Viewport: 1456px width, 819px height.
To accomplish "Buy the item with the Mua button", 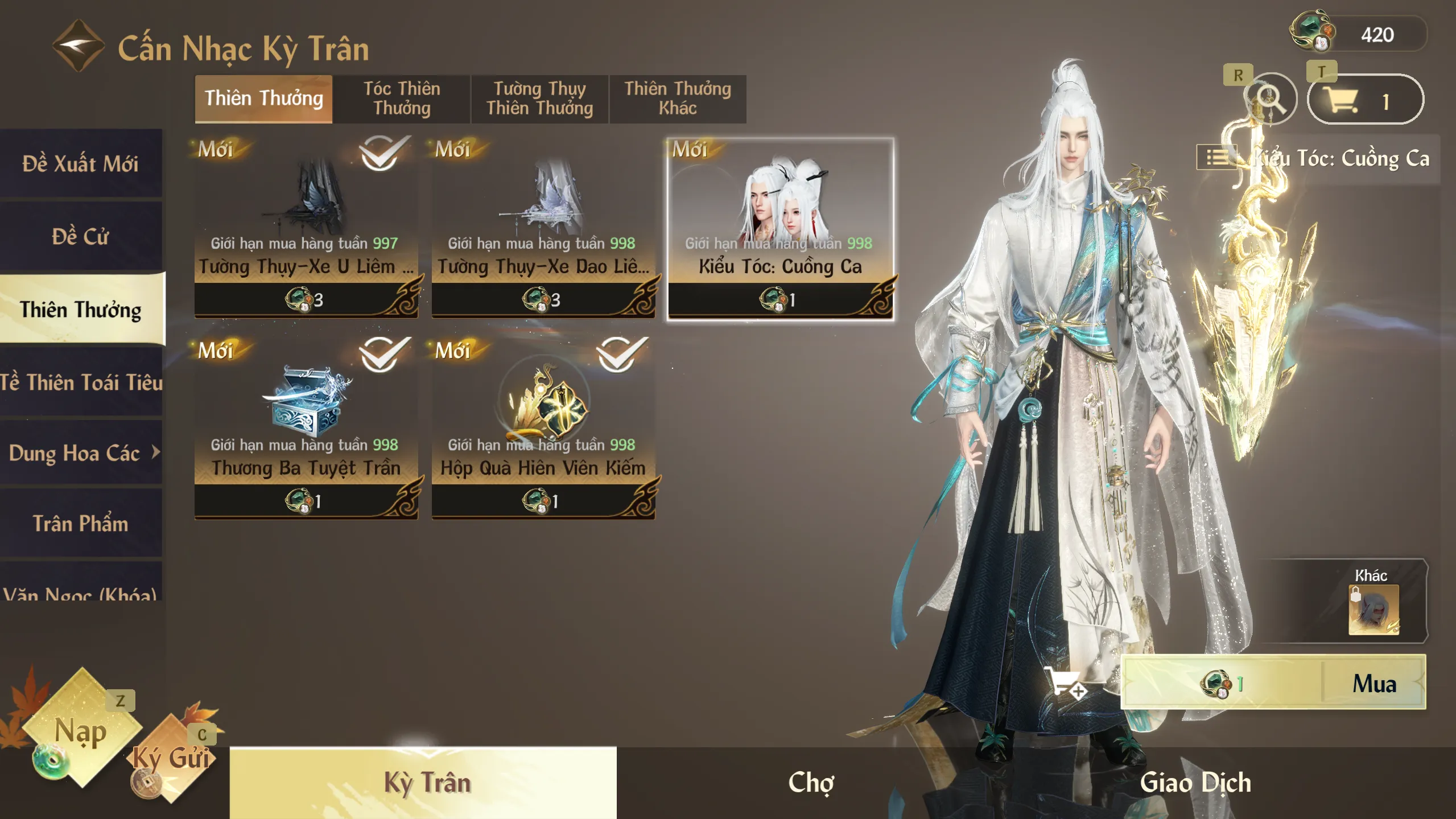I will 1373,683.
